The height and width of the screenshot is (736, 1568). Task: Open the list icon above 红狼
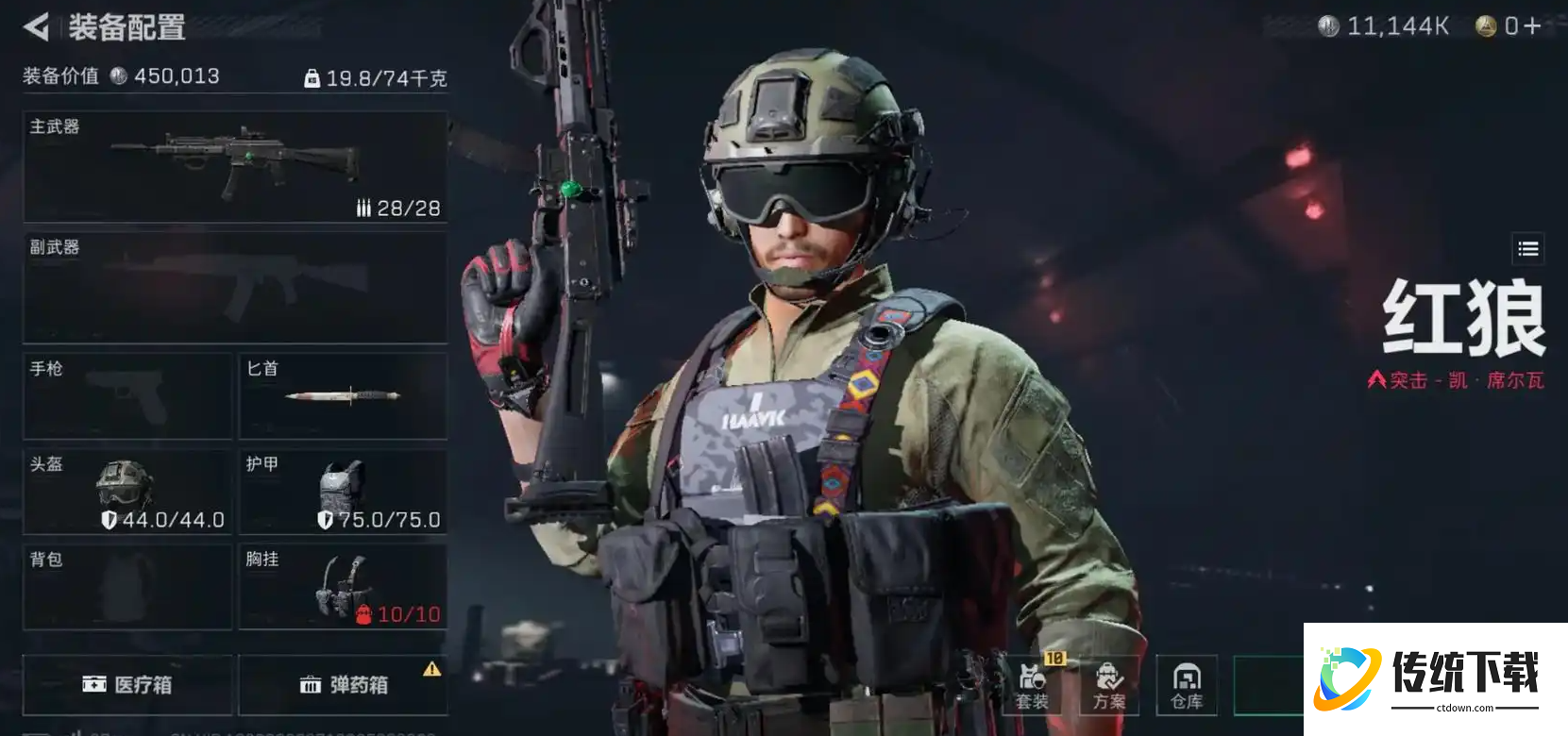coord(1527,249)
